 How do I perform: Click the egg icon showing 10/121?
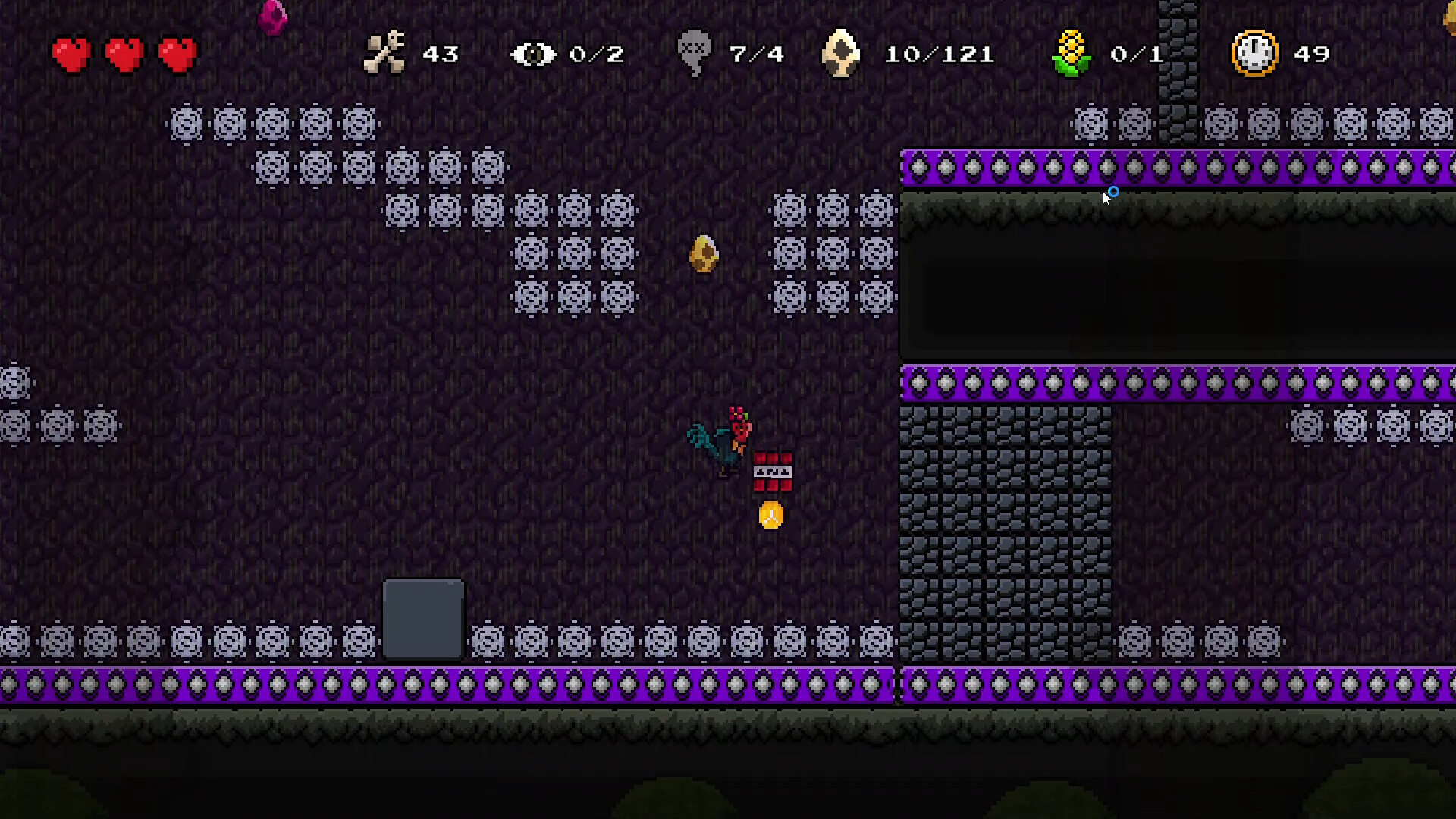(840, 53)
